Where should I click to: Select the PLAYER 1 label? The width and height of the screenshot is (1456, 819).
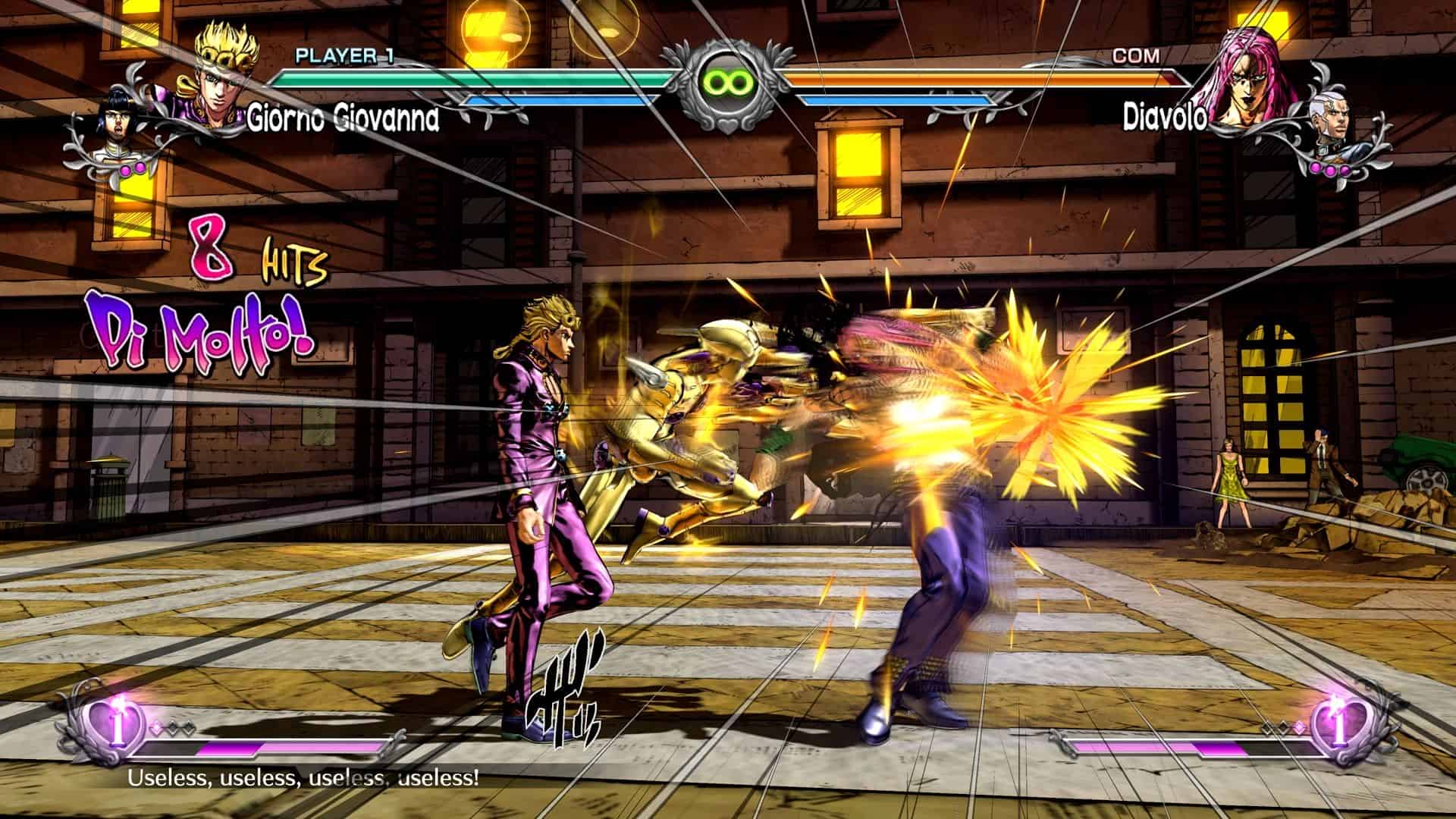click(343, 55)
